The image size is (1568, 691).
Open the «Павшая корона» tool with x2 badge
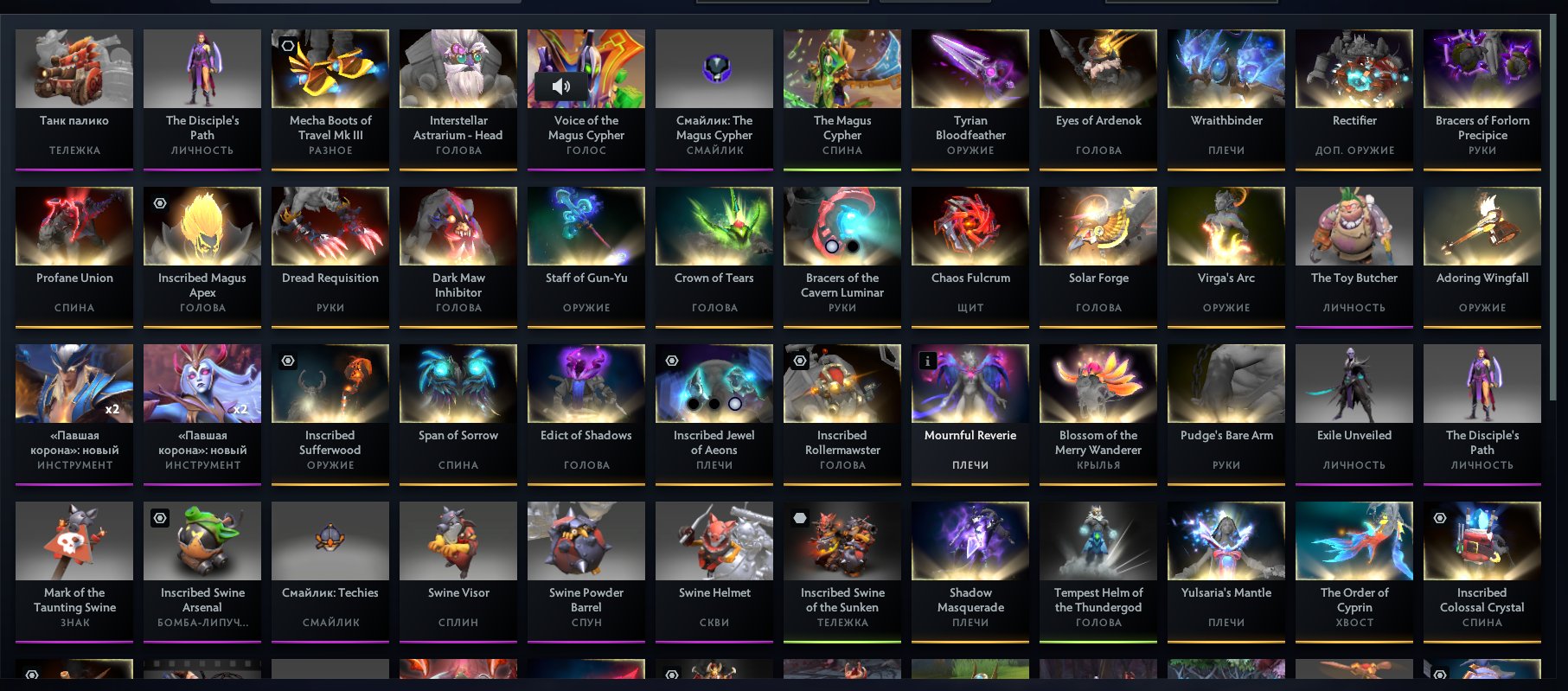pos(74,413)
